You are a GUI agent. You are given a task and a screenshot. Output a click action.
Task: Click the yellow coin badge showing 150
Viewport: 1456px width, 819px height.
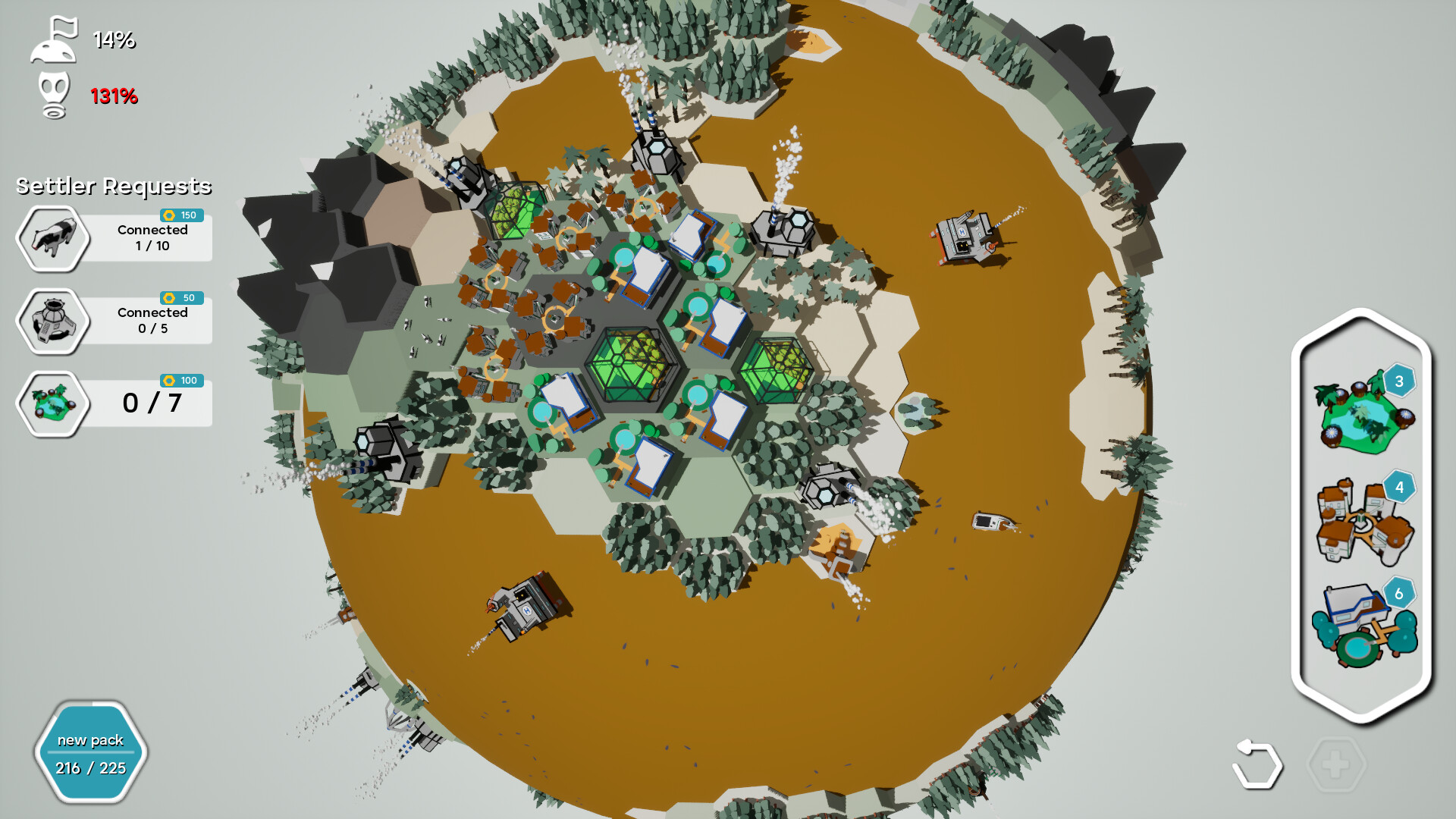(x=180, y=215)
